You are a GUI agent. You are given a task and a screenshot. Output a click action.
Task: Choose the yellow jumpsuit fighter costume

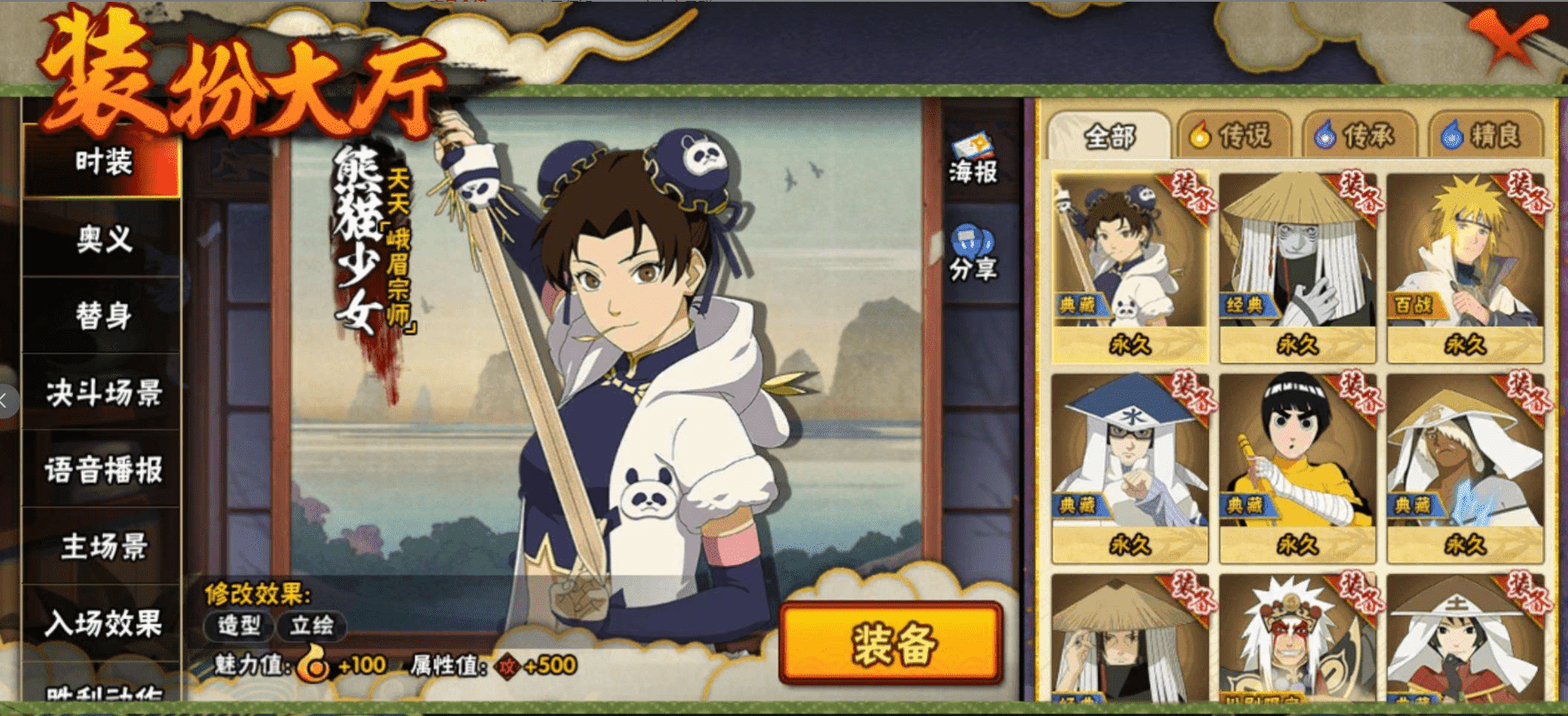click(x=1296, y=466)
